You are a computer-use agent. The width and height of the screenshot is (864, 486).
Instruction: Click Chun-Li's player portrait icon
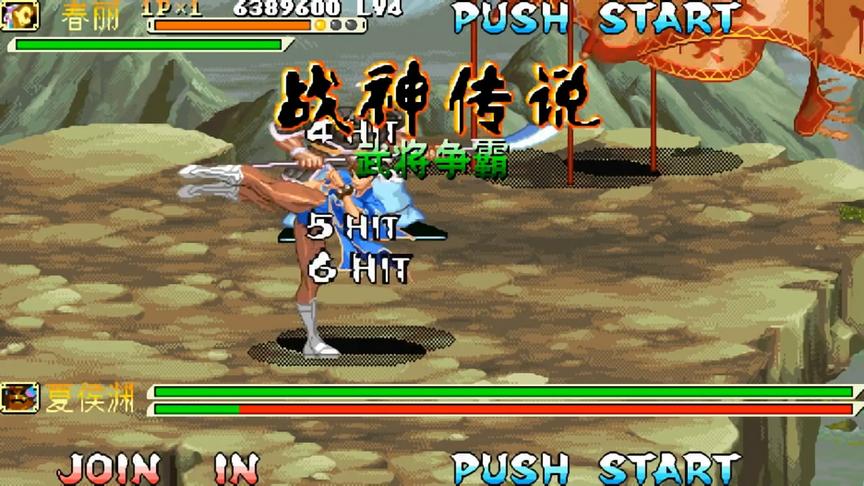click(20, 16)
